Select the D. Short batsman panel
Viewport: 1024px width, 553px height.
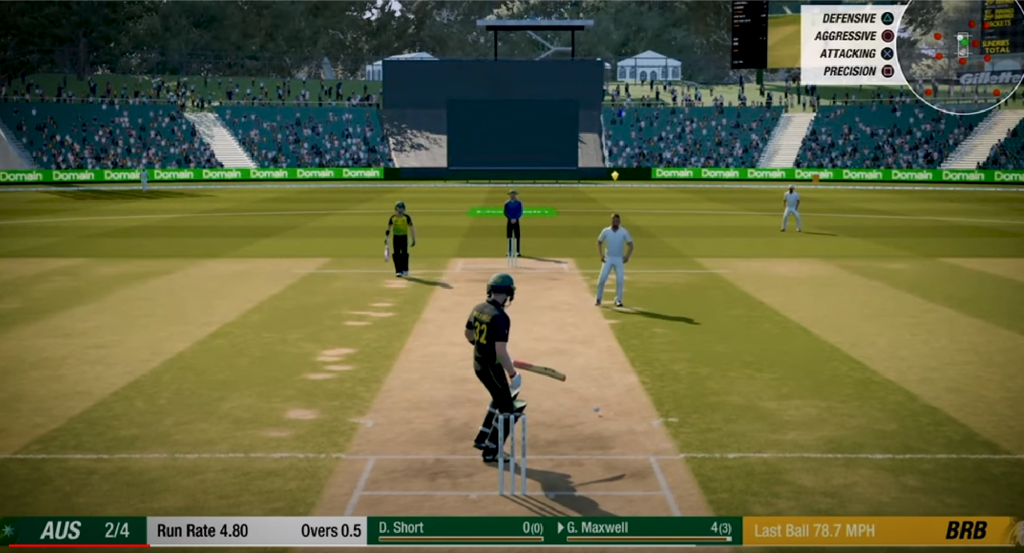(x=460, y=530)
